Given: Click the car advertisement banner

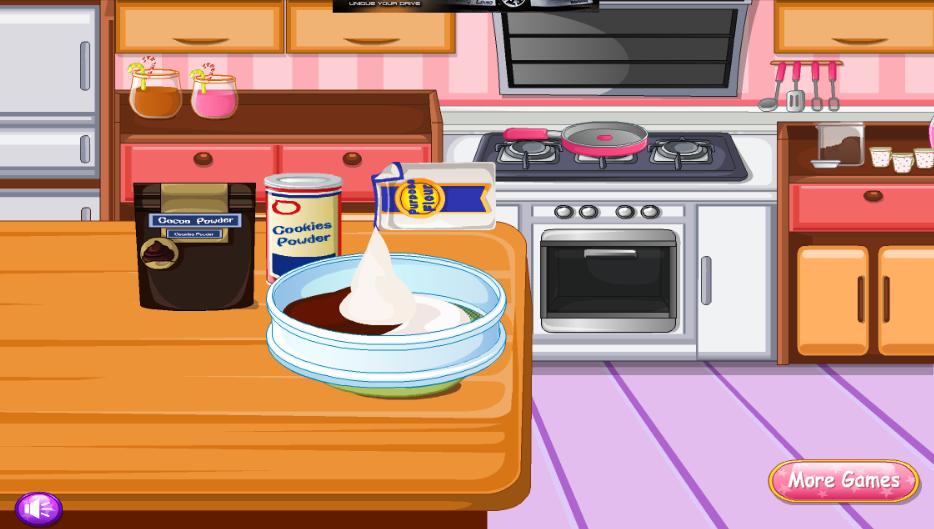Looking at the screenshot, I should [x=465, y=5].
